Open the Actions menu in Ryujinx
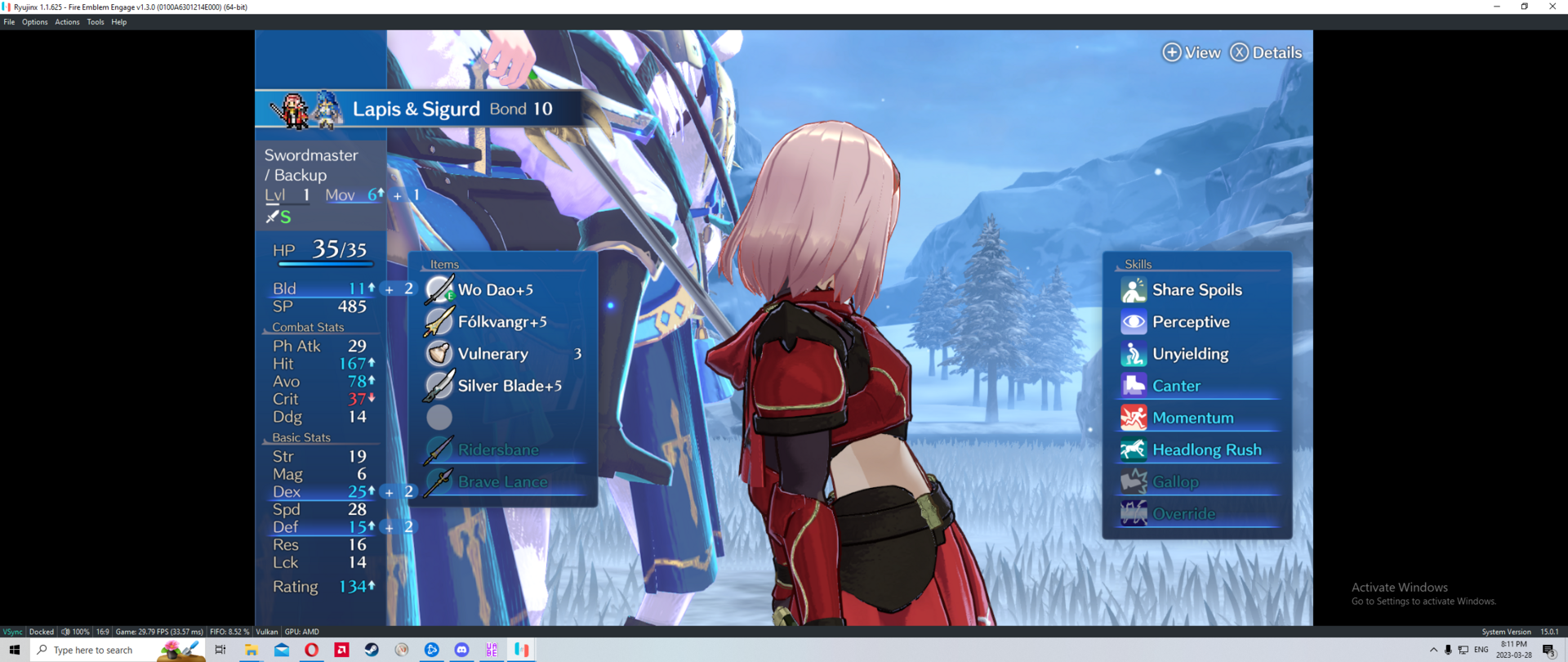1568x662 pixels. coord(67,21)
